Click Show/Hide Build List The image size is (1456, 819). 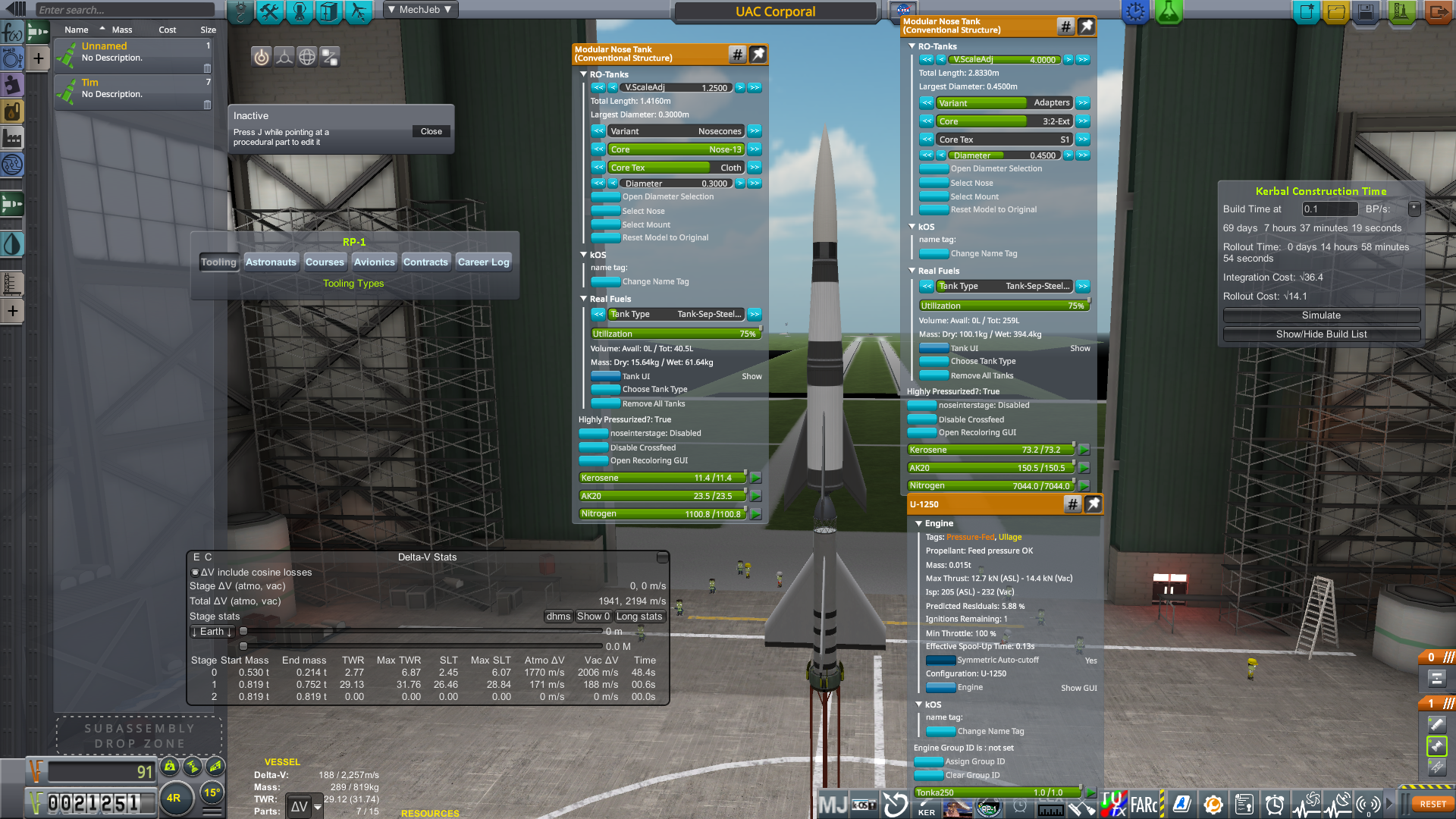coord(1321,334)
